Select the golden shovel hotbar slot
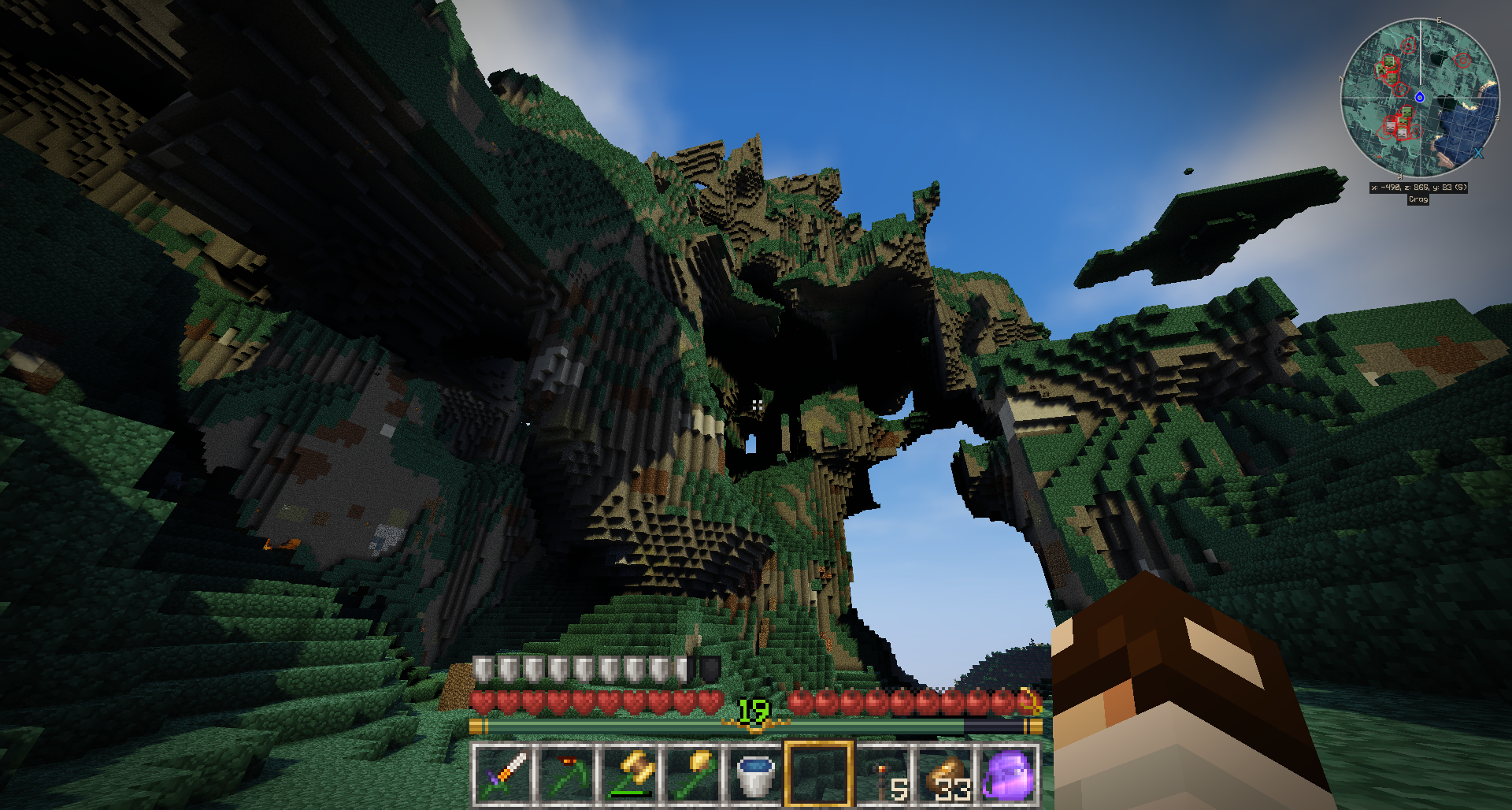This screenshot has height=810, width=1512. tap(693, 775)
